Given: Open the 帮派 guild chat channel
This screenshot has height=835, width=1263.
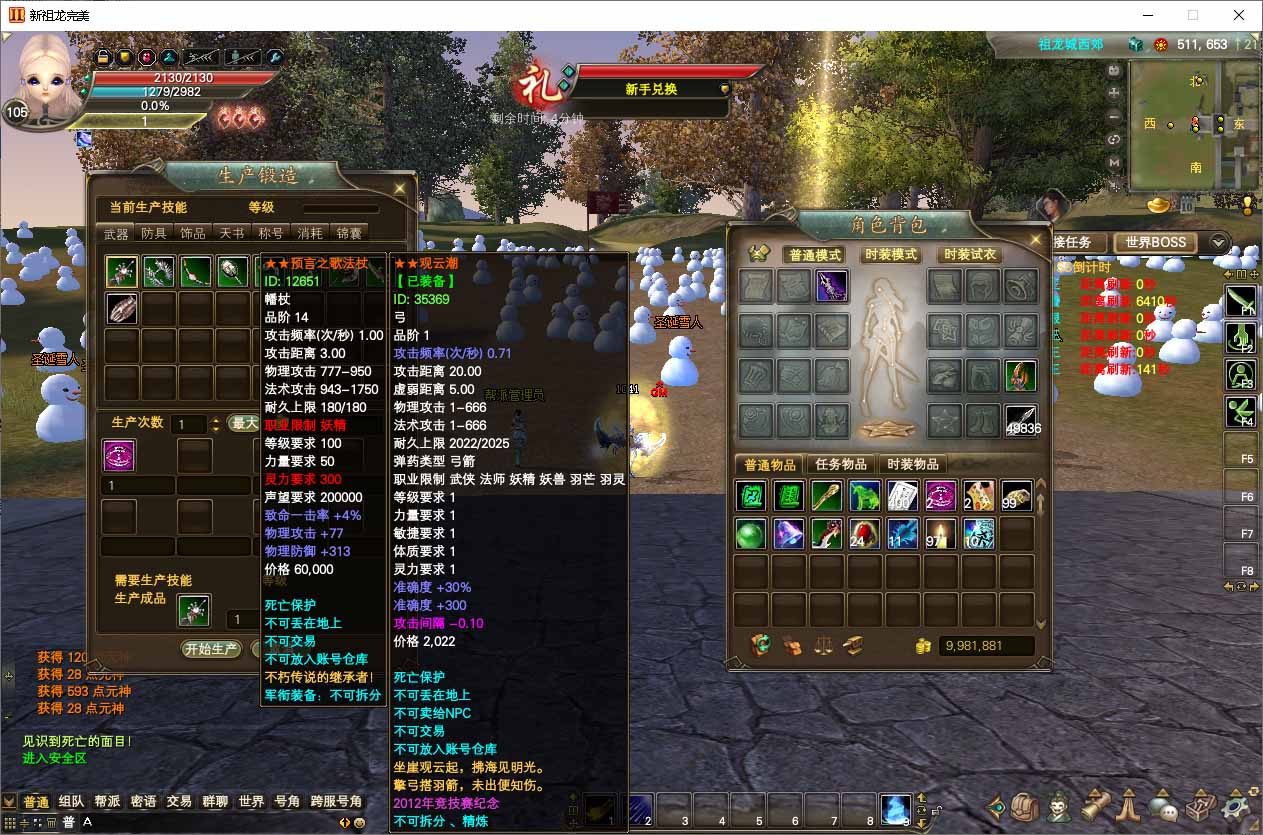Looking at the screenshot, I should point(107,801).
